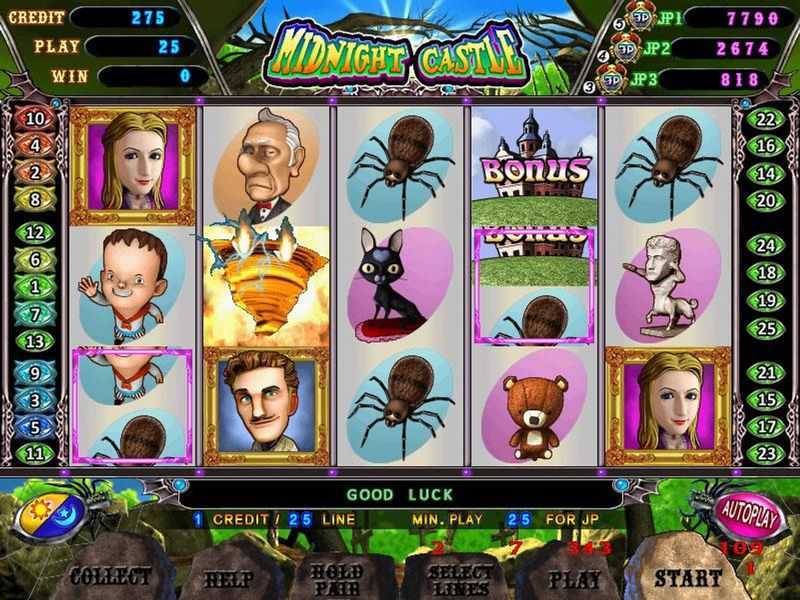Click payline number 25 marker
800x600 pixels.
point(767,326)
